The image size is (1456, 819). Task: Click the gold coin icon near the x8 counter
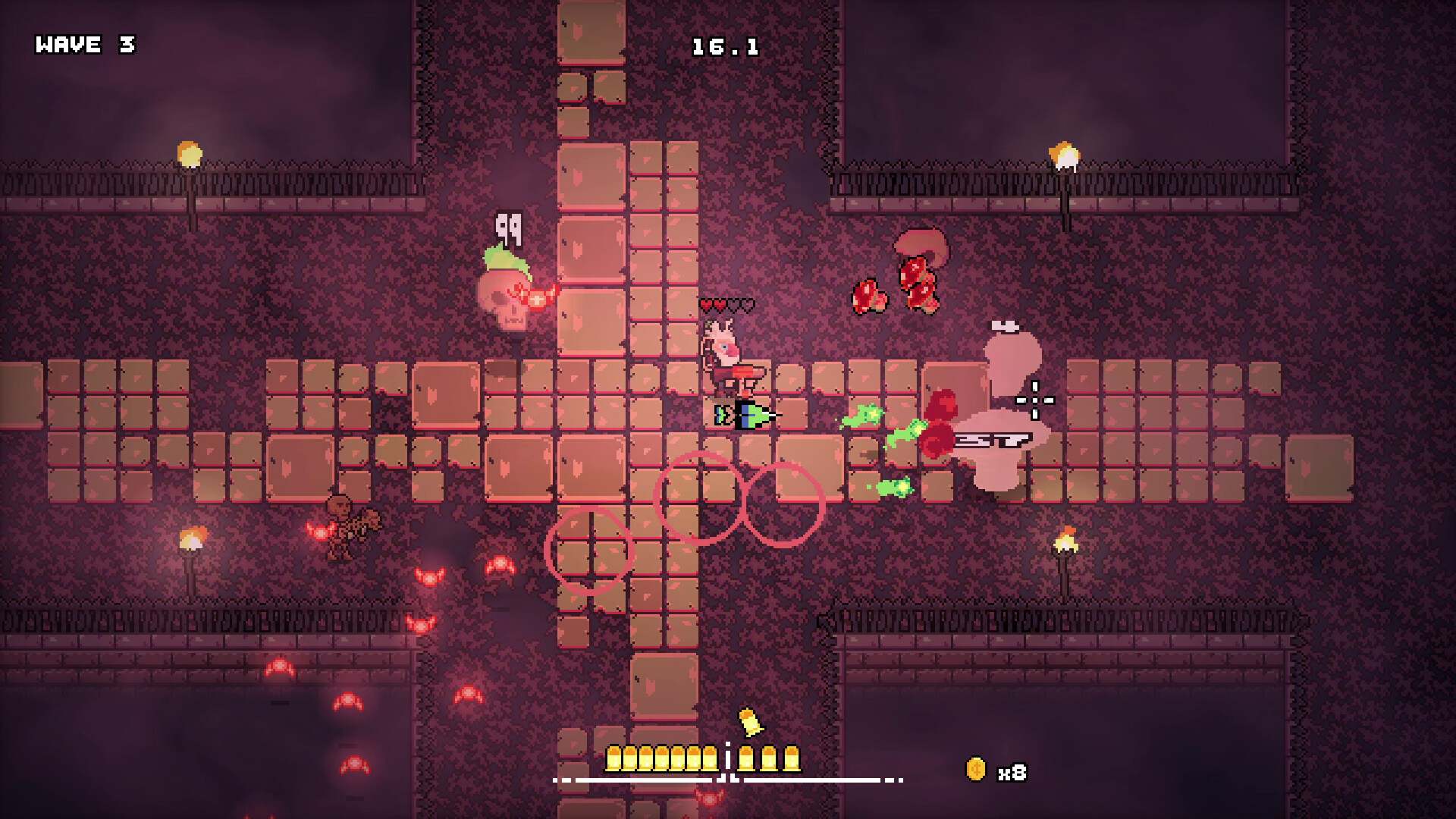[975, 768]
